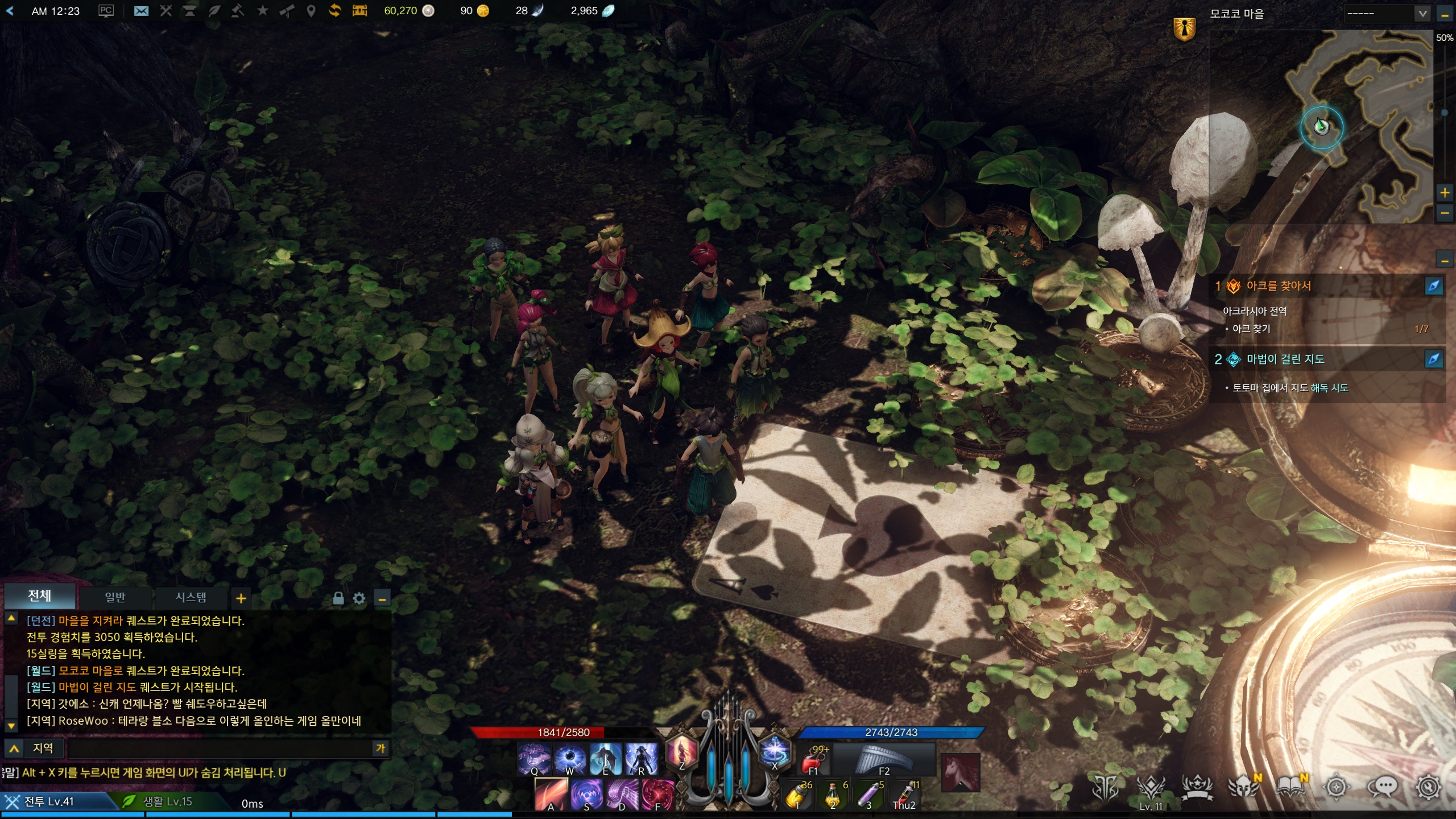Summon the horse mount icon
This screenshot has width=1456, height=819.
(x=960, y=772)
